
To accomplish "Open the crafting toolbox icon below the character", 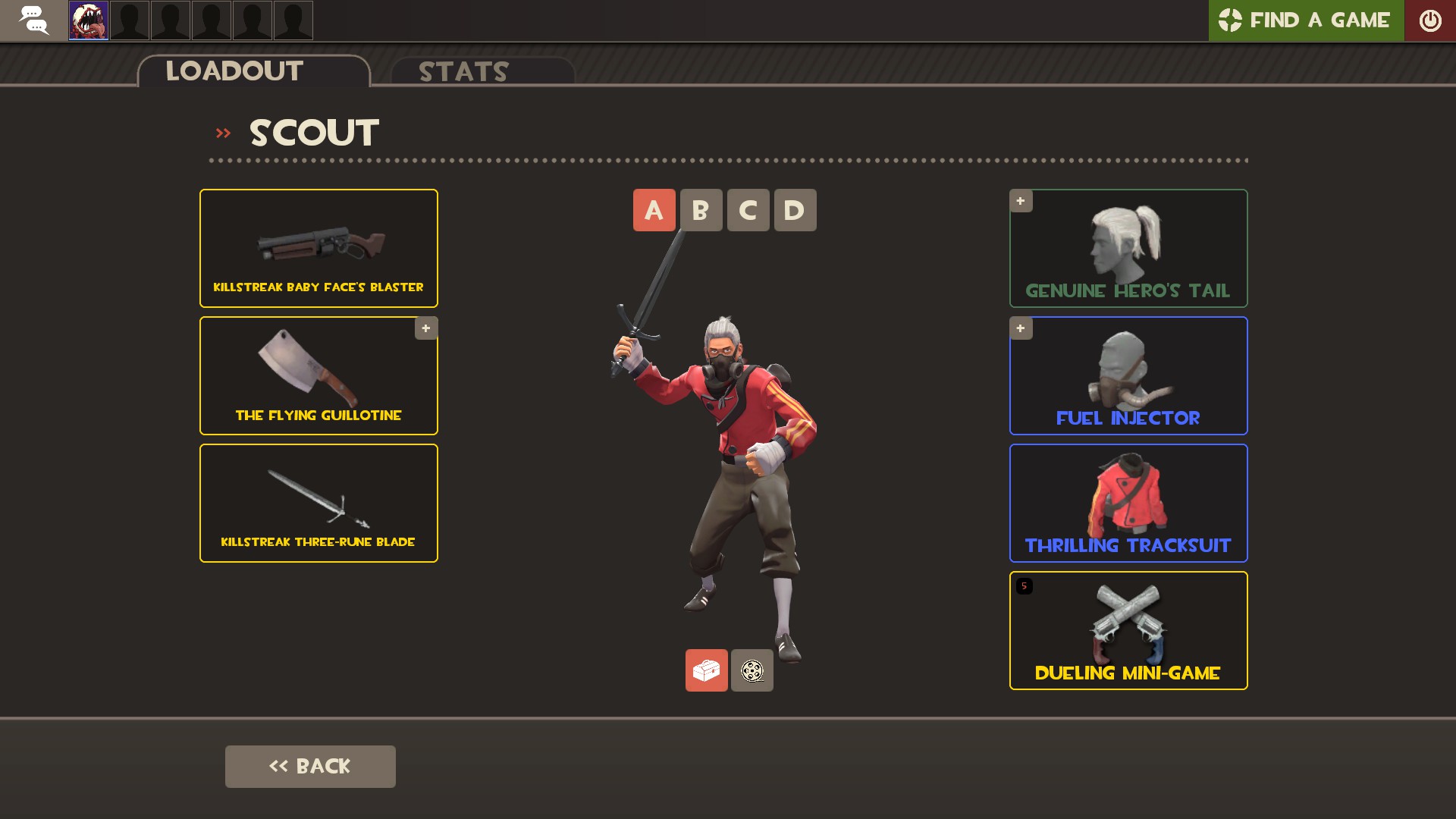I will click(706, 670).
